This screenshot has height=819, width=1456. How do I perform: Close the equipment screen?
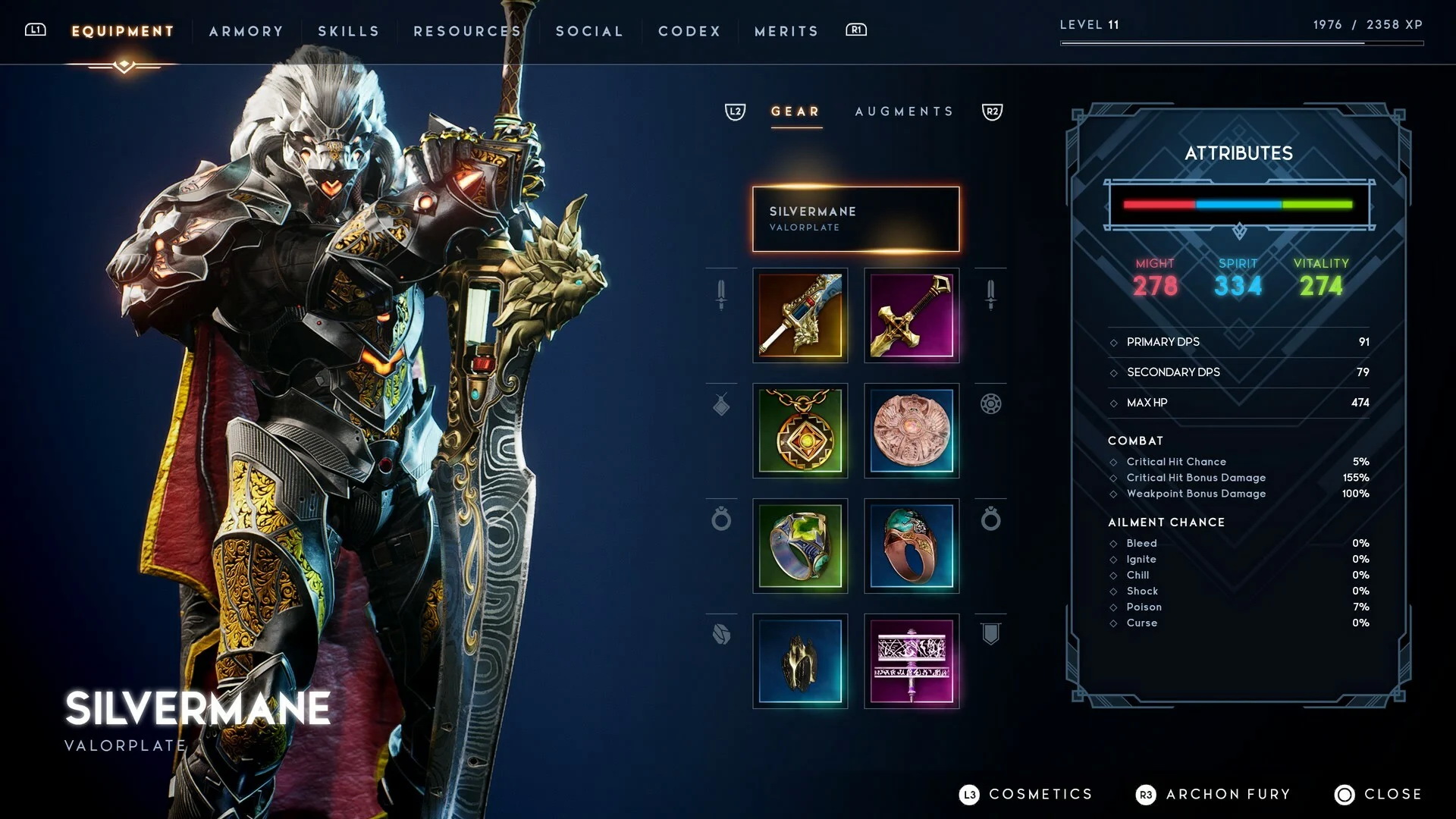1379,794
